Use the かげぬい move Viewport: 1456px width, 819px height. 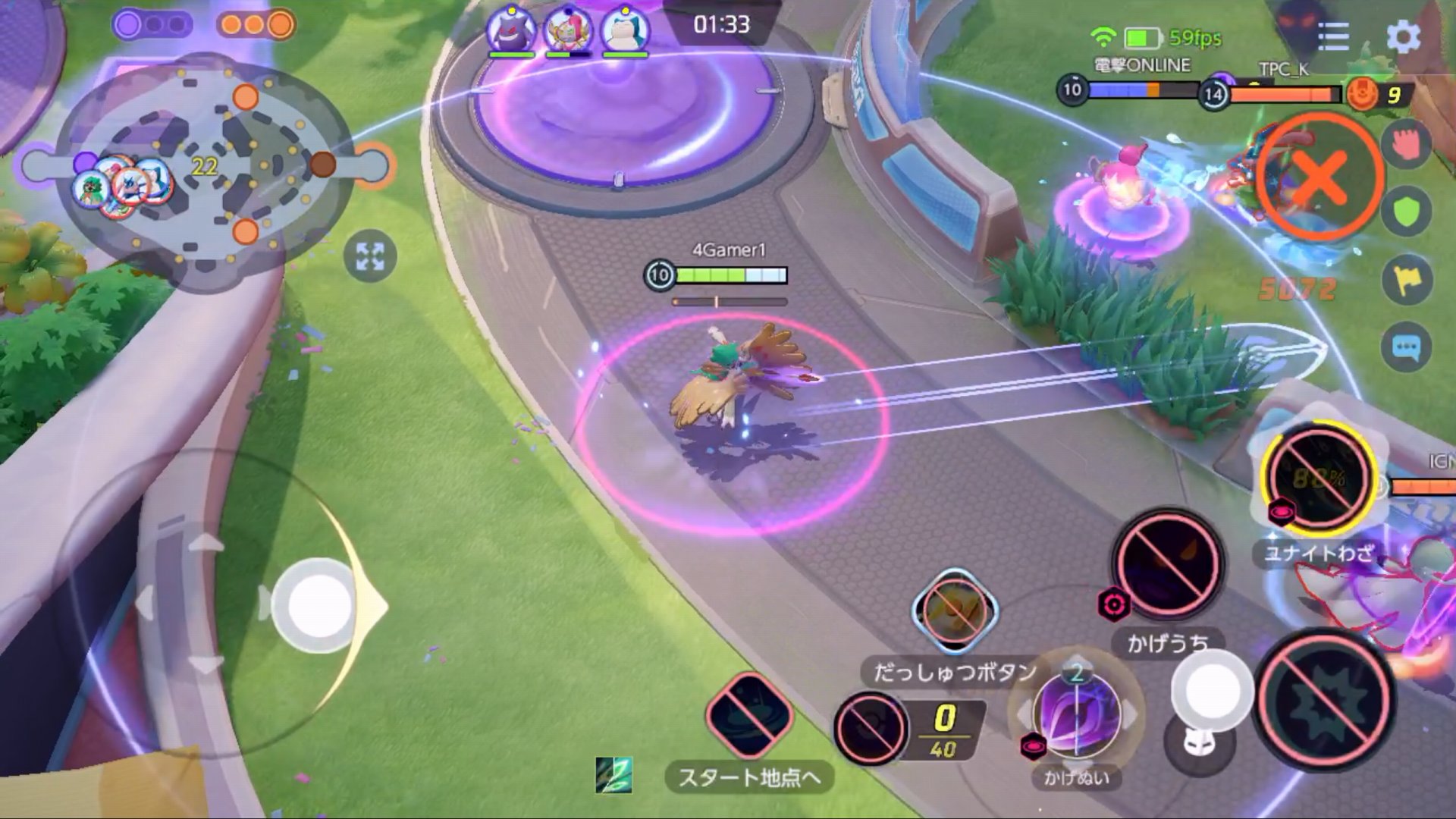point(1077,717)
